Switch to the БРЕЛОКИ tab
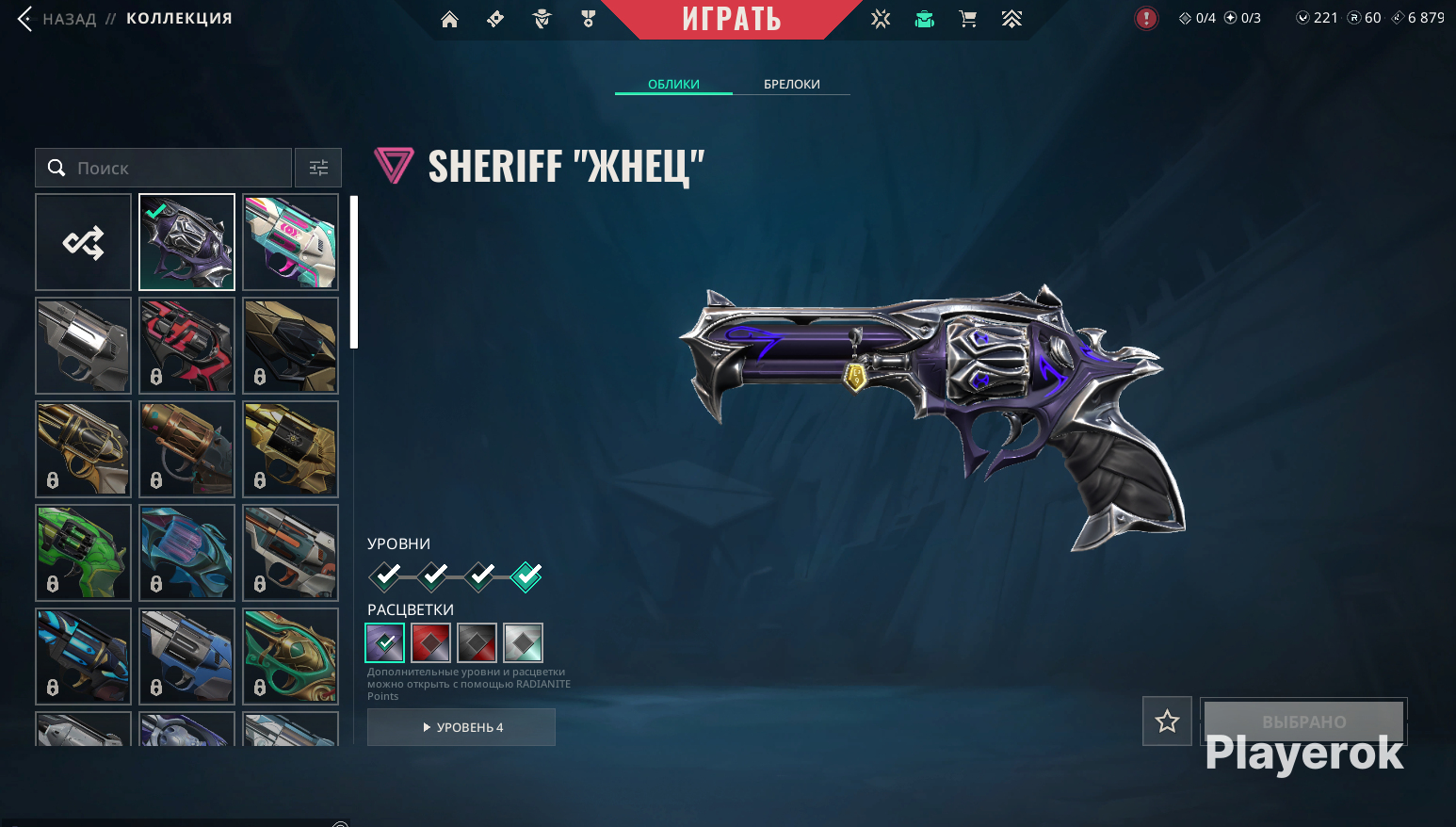 point(791,84)
